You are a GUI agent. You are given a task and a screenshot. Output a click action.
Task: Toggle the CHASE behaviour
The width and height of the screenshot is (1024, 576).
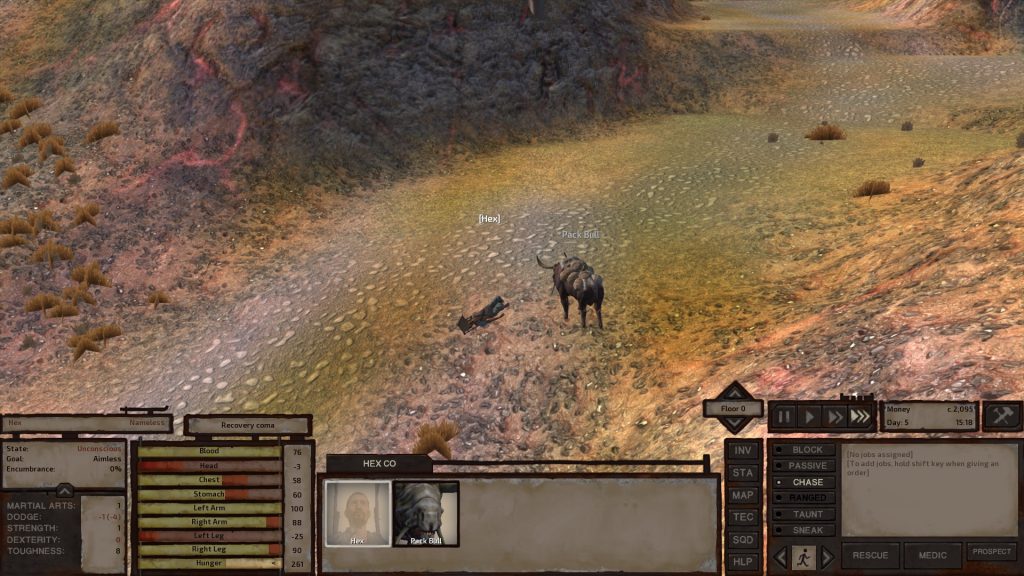click(803, 482)
